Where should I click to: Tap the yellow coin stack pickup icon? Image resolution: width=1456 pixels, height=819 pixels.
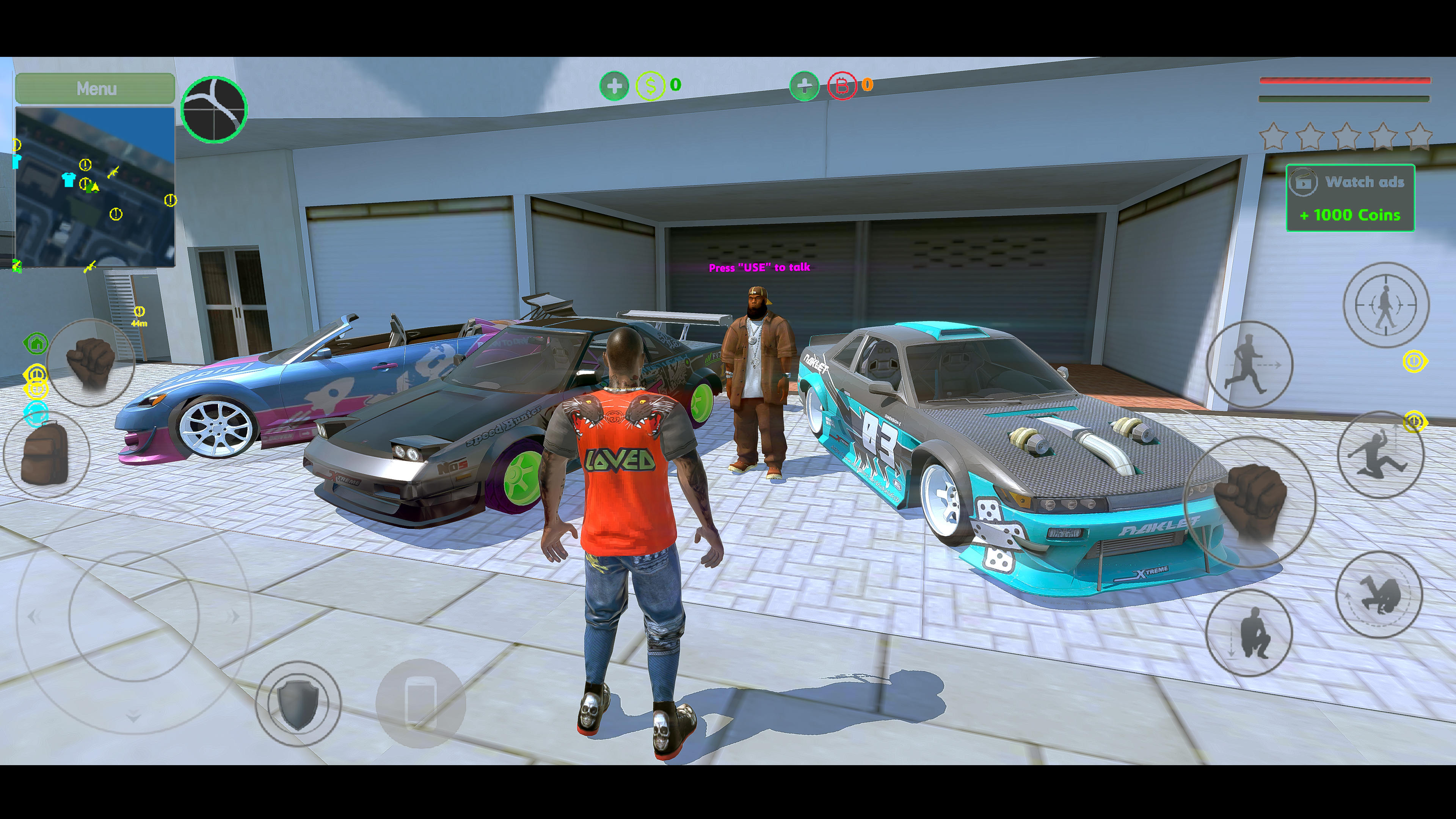point(37,381)
